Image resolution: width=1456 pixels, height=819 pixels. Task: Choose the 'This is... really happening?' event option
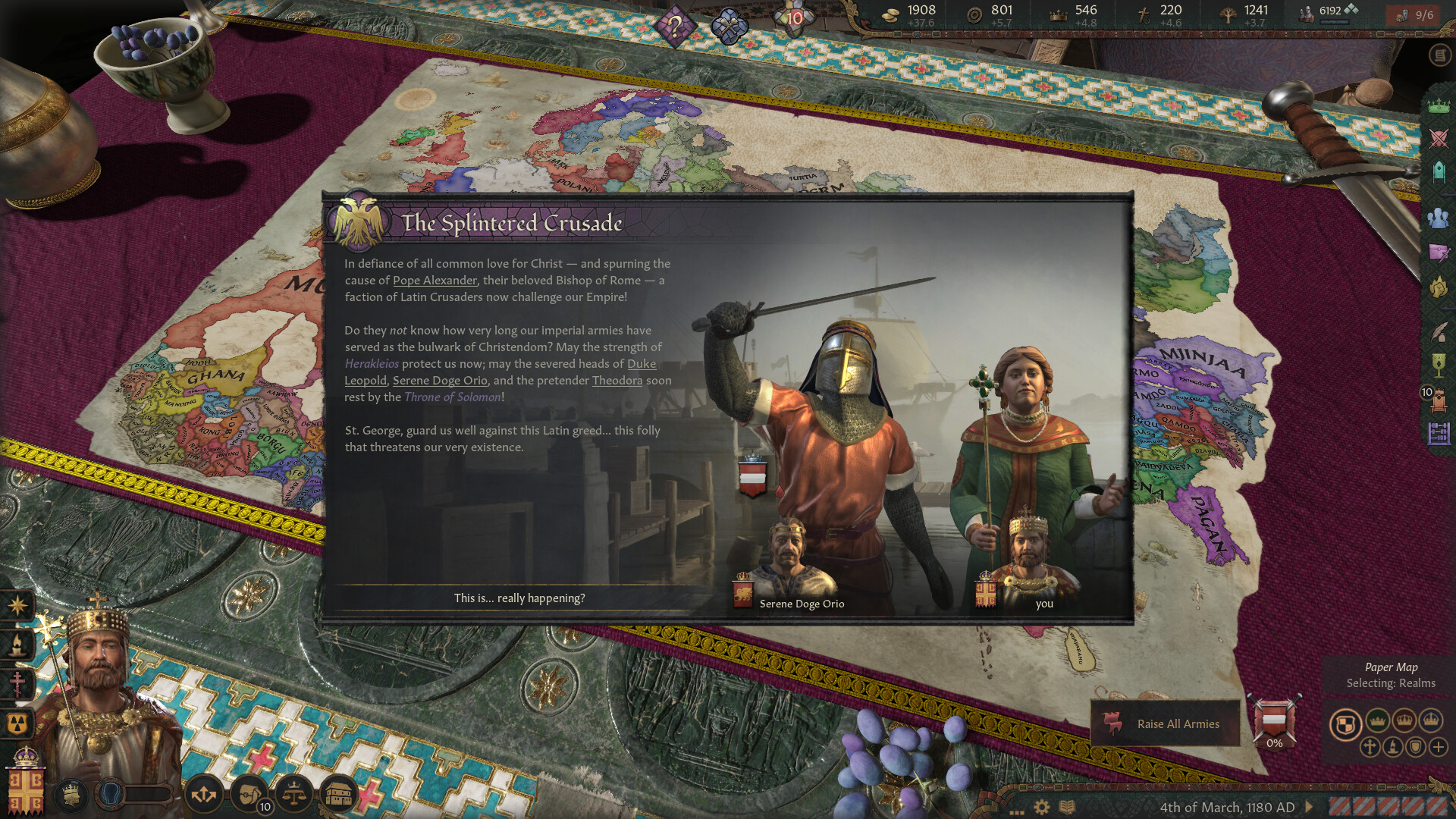click(519, 598)
